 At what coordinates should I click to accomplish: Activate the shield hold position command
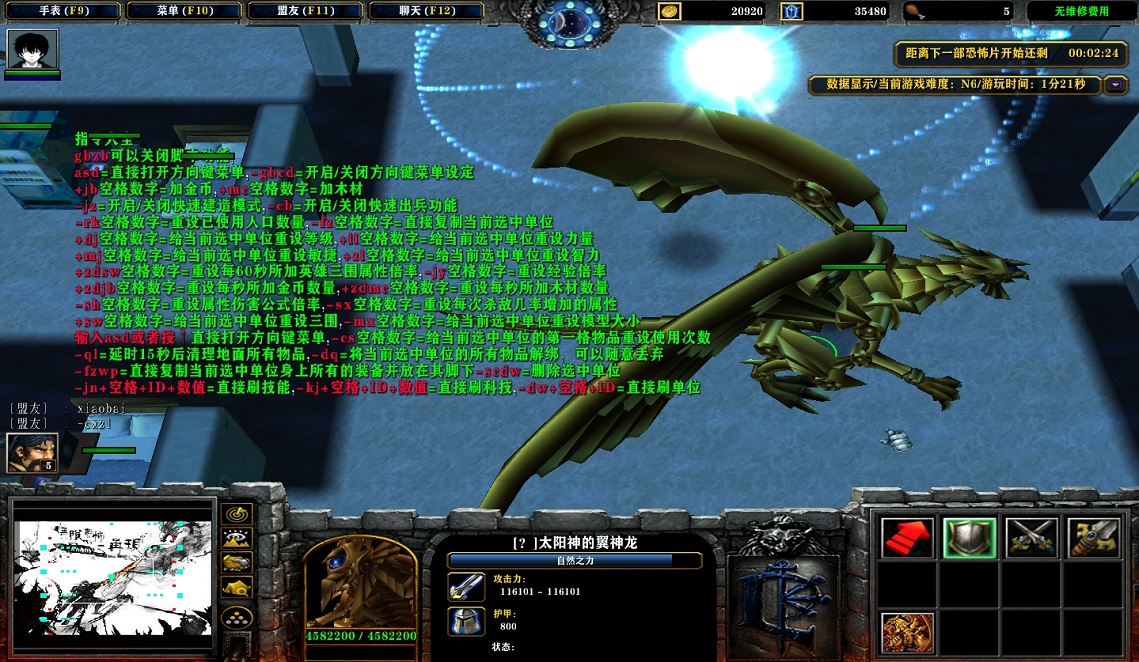click(x=969, y=539)
